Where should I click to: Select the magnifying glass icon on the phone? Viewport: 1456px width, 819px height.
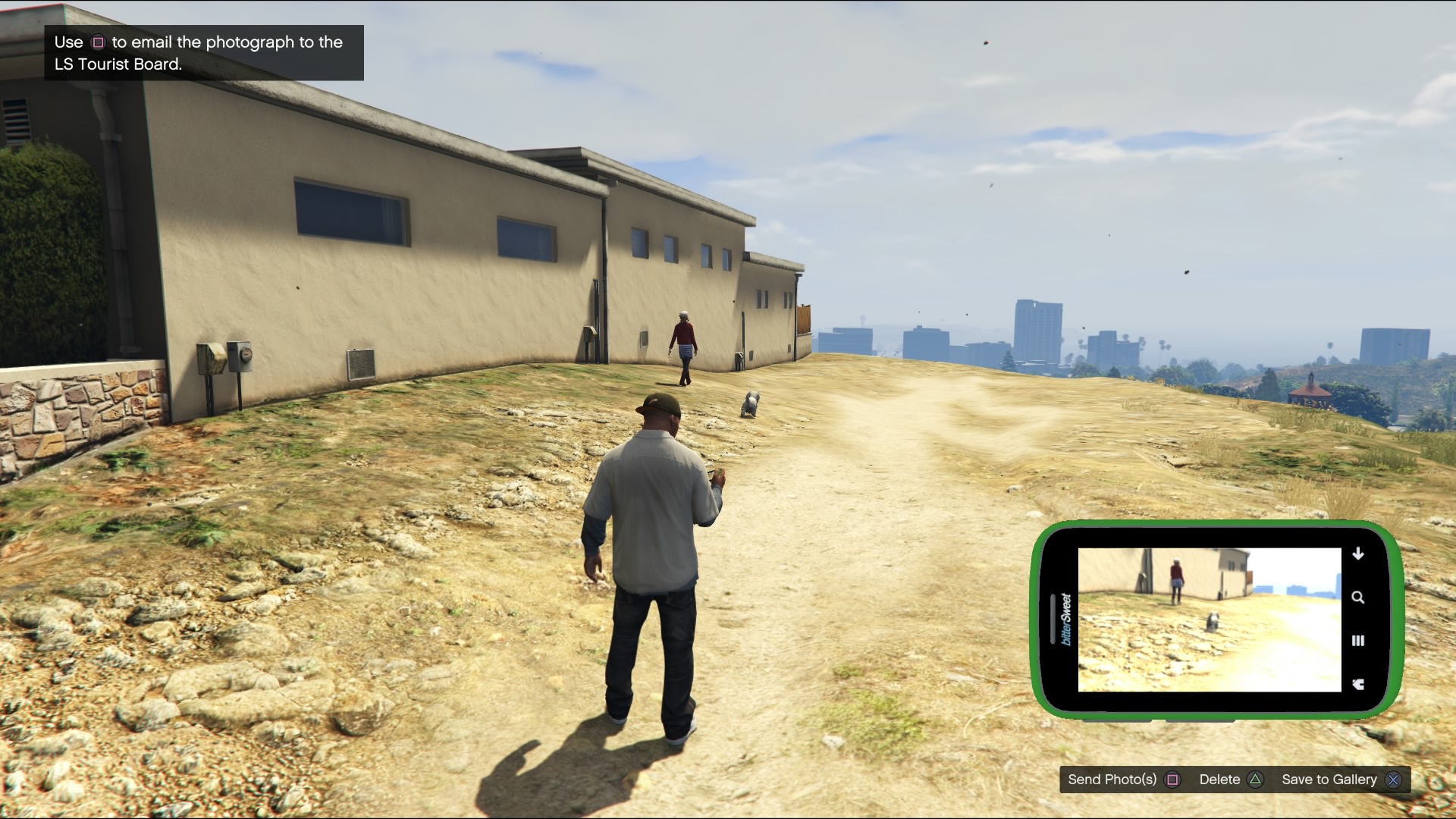pyautogui.click(x=1357, y=598)
